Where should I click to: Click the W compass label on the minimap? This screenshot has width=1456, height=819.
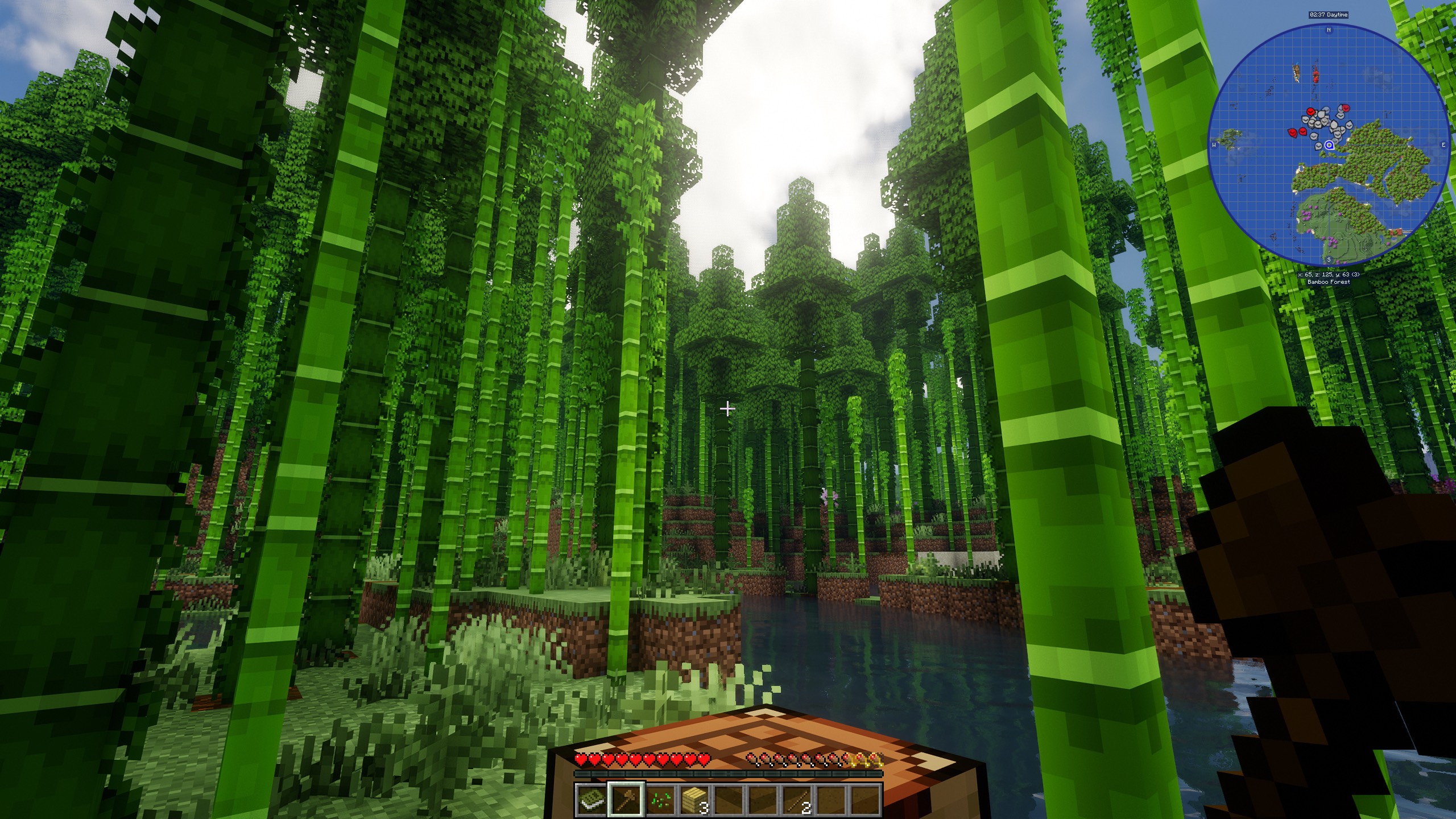point(1214,144)
